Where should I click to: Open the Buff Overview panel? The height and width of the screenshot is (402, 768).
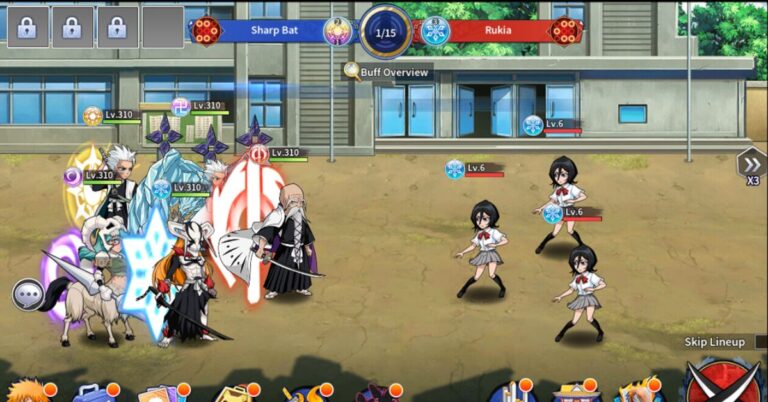[x=387, y=72]
